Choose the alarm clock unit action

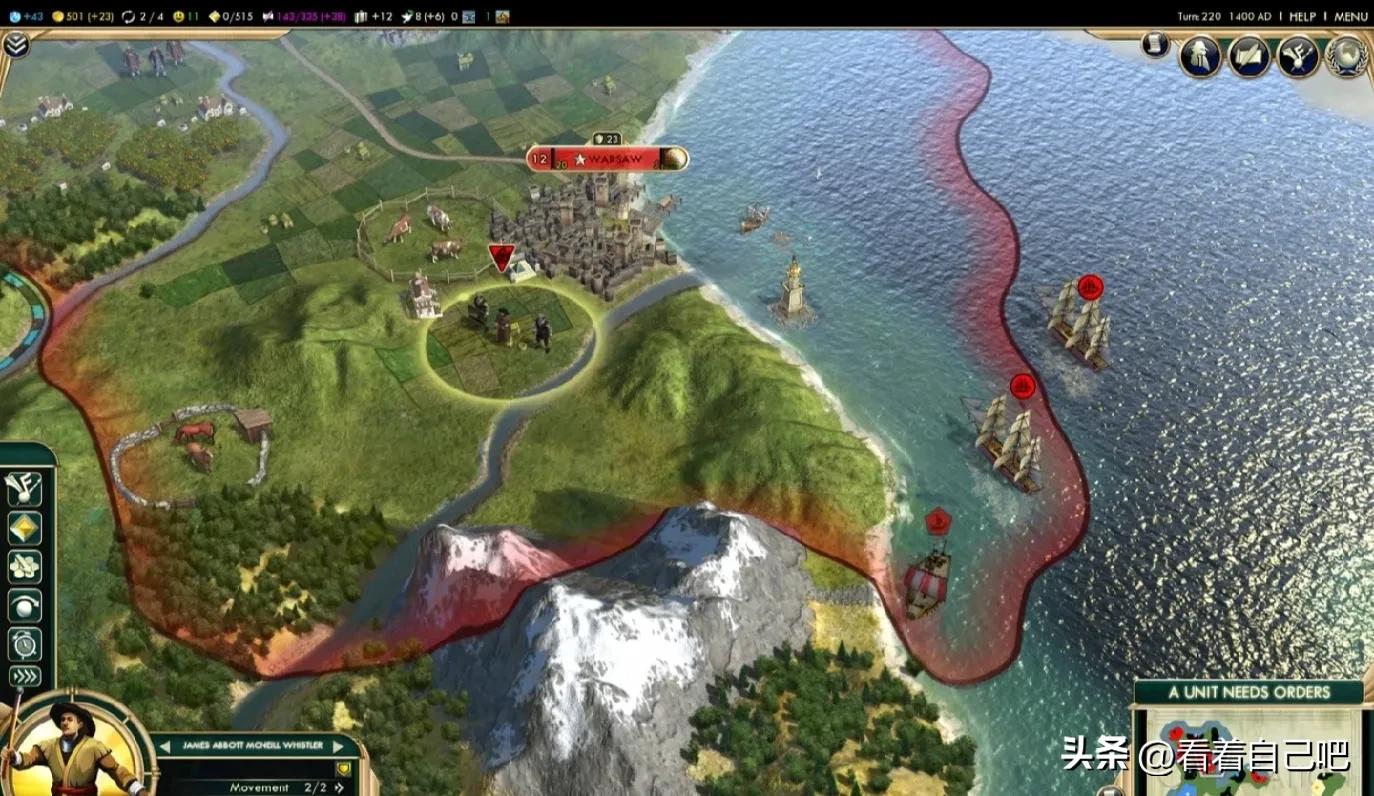(x=23, y=643)
